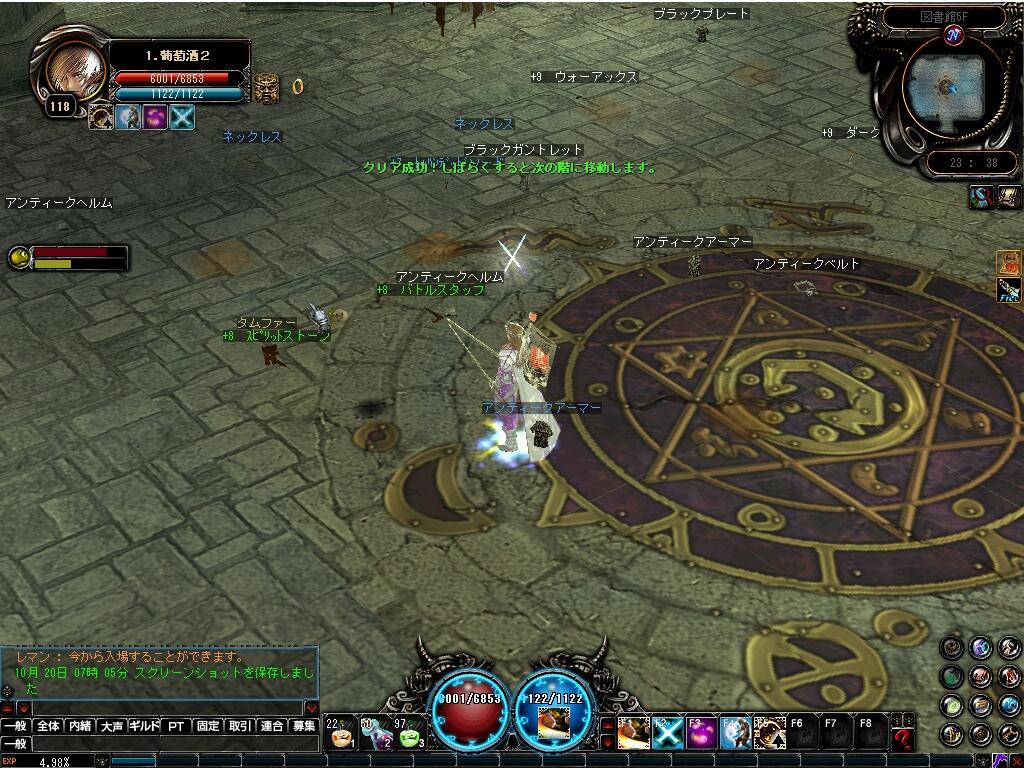Choose the PT party chat tab
Image resolution: width=1024 pixels, height=768 pixels.
(176, 726)
